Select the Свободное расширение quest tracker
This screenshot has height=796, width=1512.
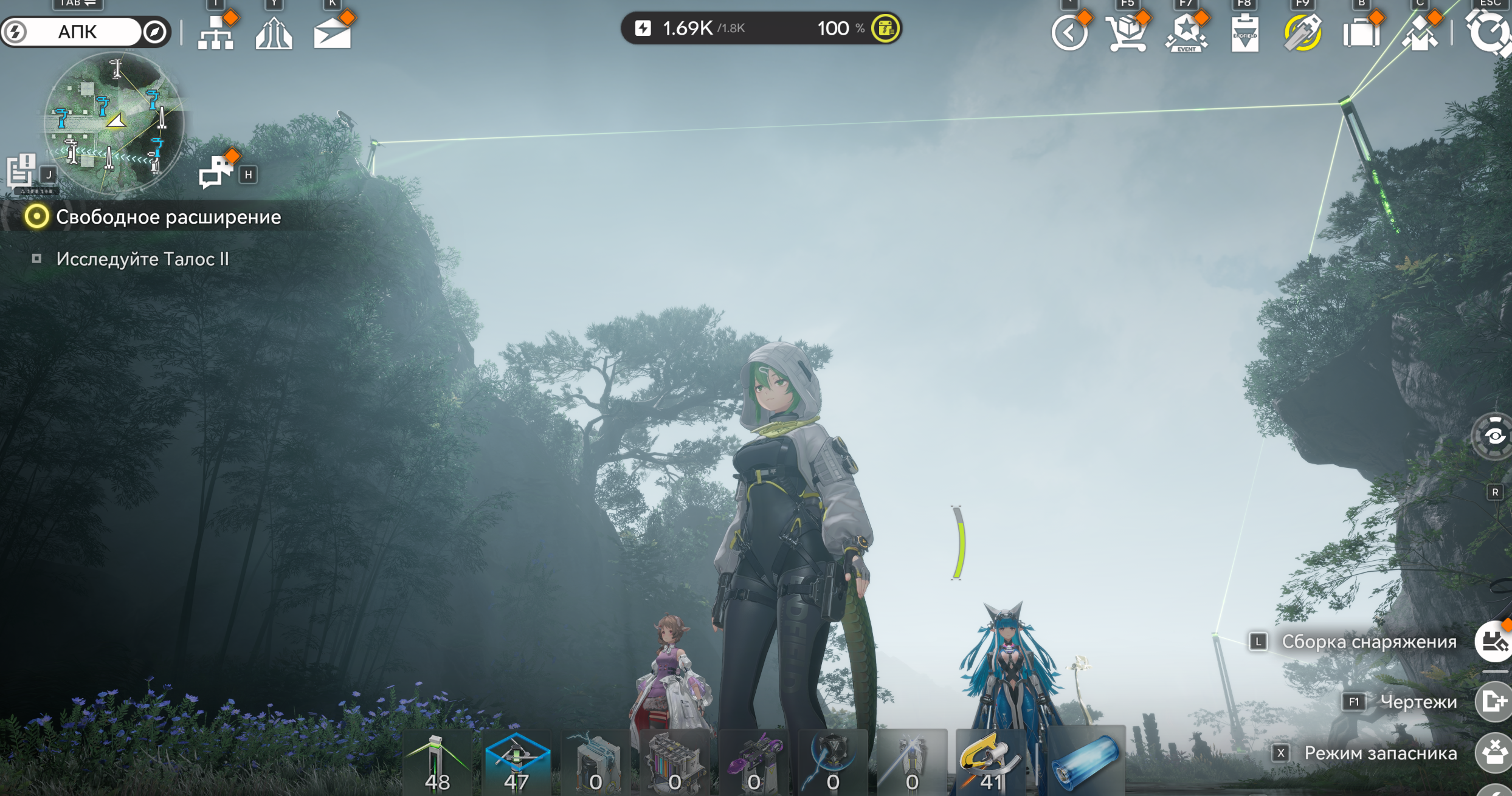coord(168,217)
